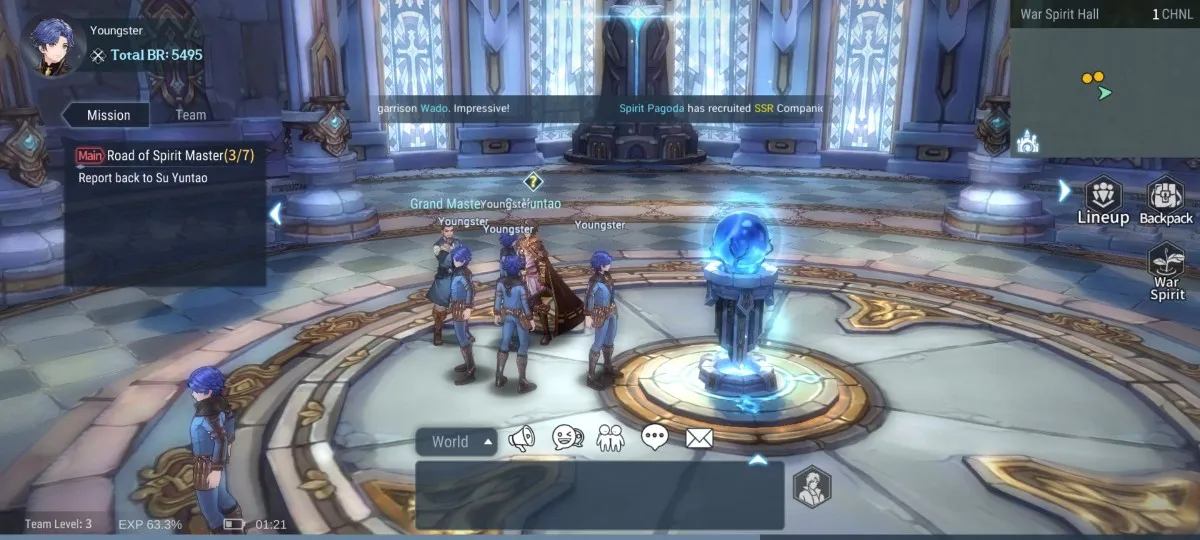Open the Lineup menu
Image resolution: width=1200 pixels, height=540 pixels.
tap(1103, 201)
